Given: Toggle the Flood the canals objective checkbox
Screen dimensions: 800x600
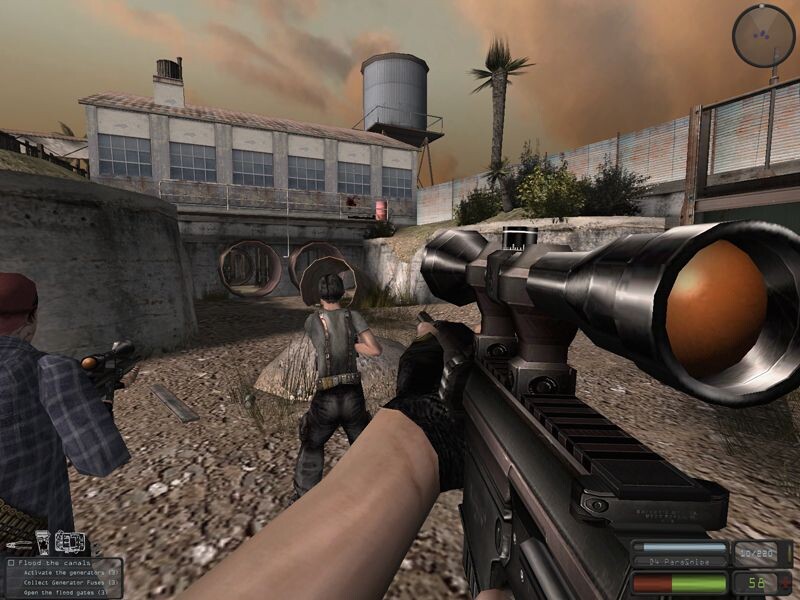Looking at the screenshot, I should coord(11,562).
